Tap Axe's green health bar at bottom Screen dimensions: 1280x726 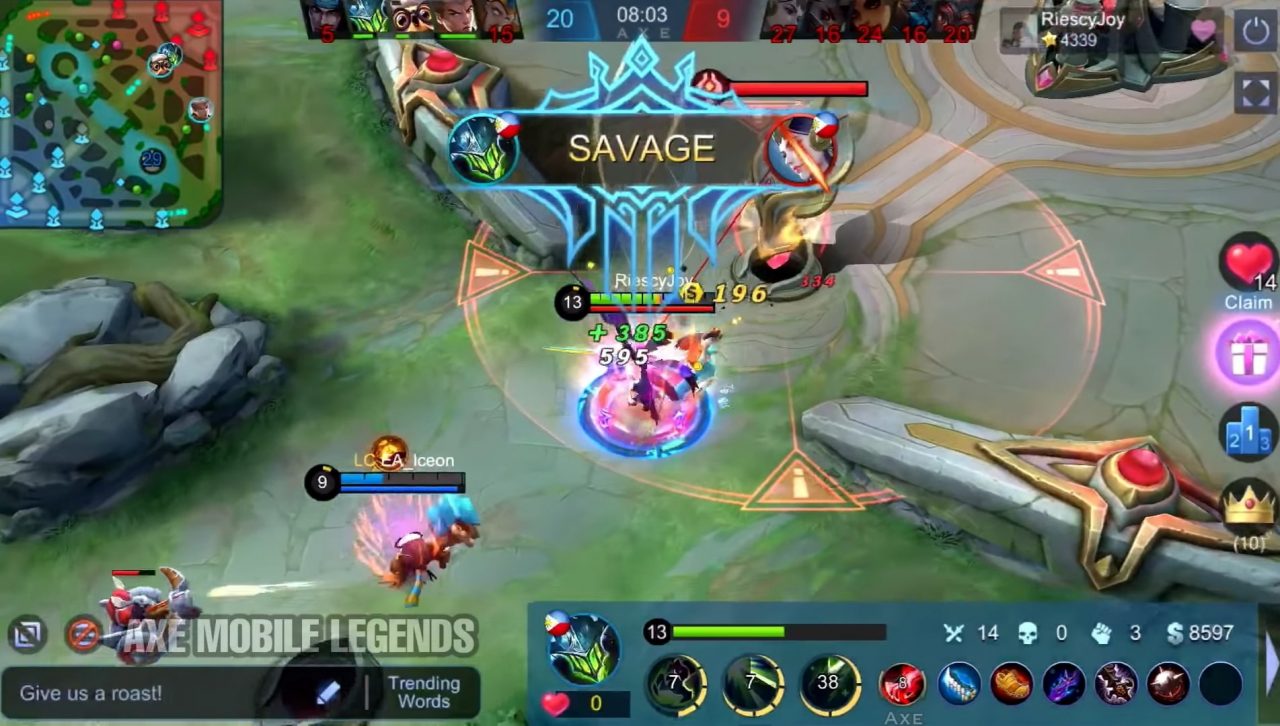(x=730, y=632)
